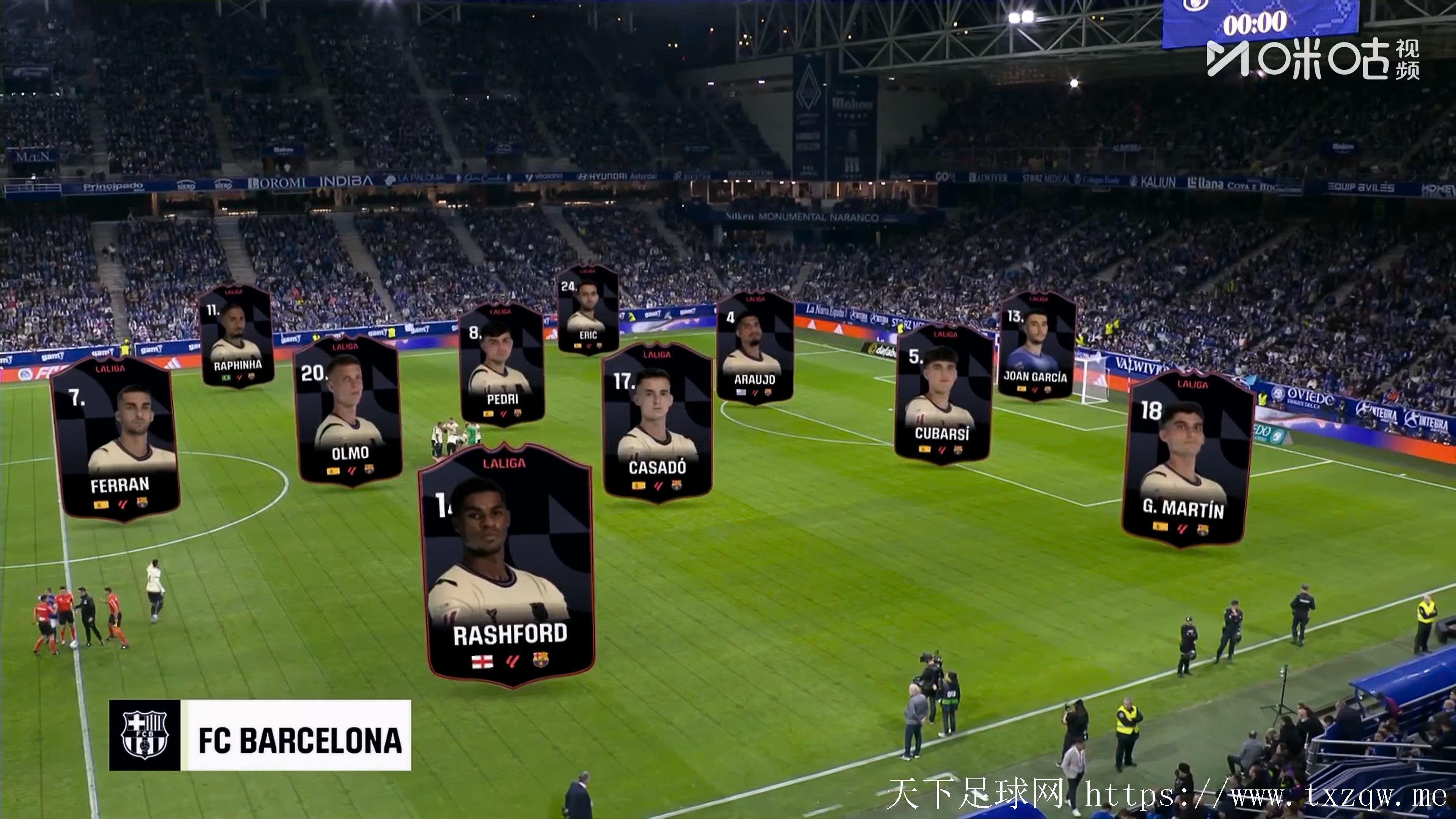The height and width of the screenshot is (819, 1456).
Task: Click the Araujo lineup card
Action: [755, 348]
